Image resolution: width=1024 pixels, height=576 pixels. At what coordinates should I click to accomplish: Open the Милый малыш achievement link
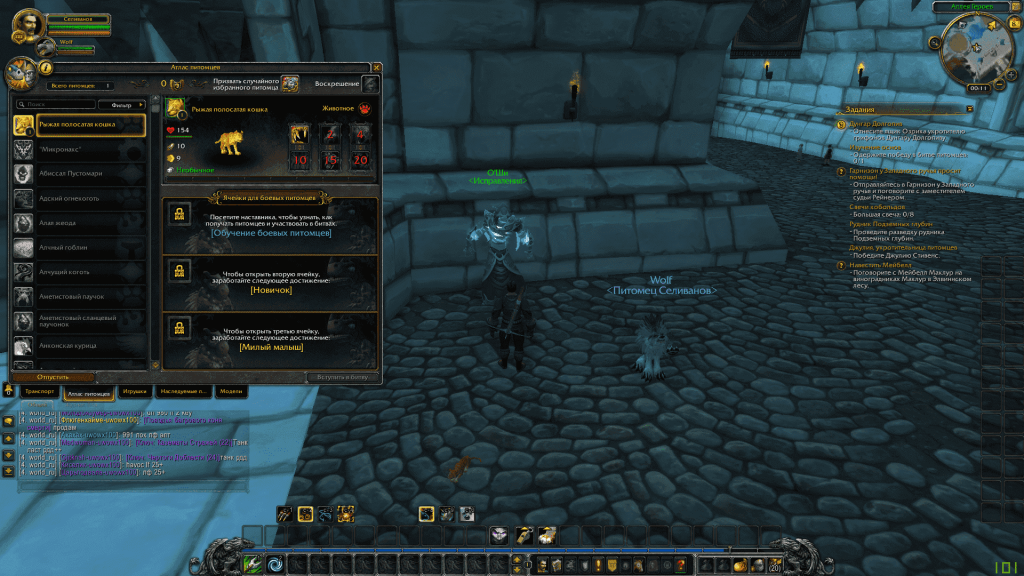tap(271, 347)
